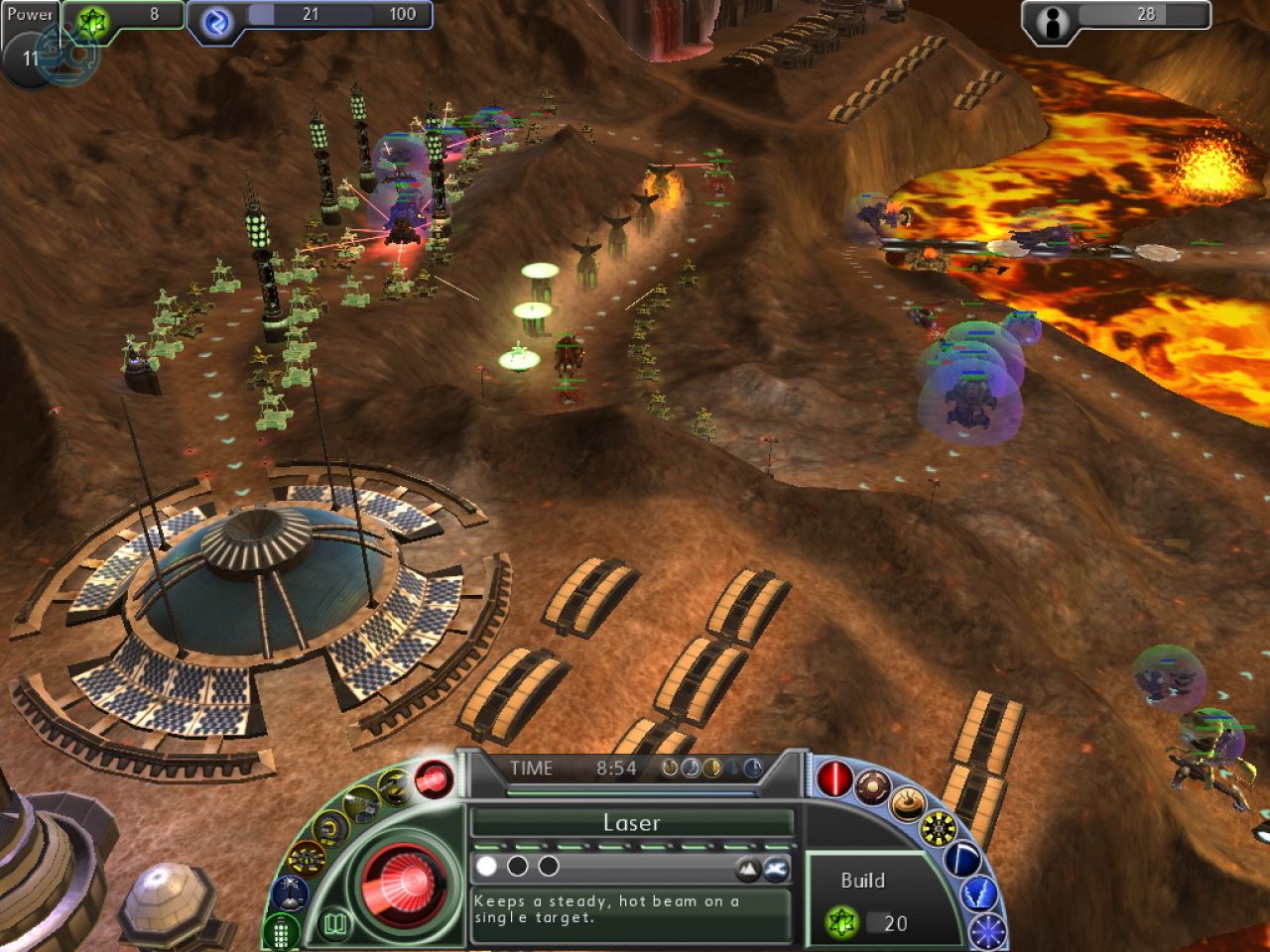Image resolution: width=1270 pixels, height=952 pixels.
Task: Click the green segmented tower icon
Action: coord(282,931)
